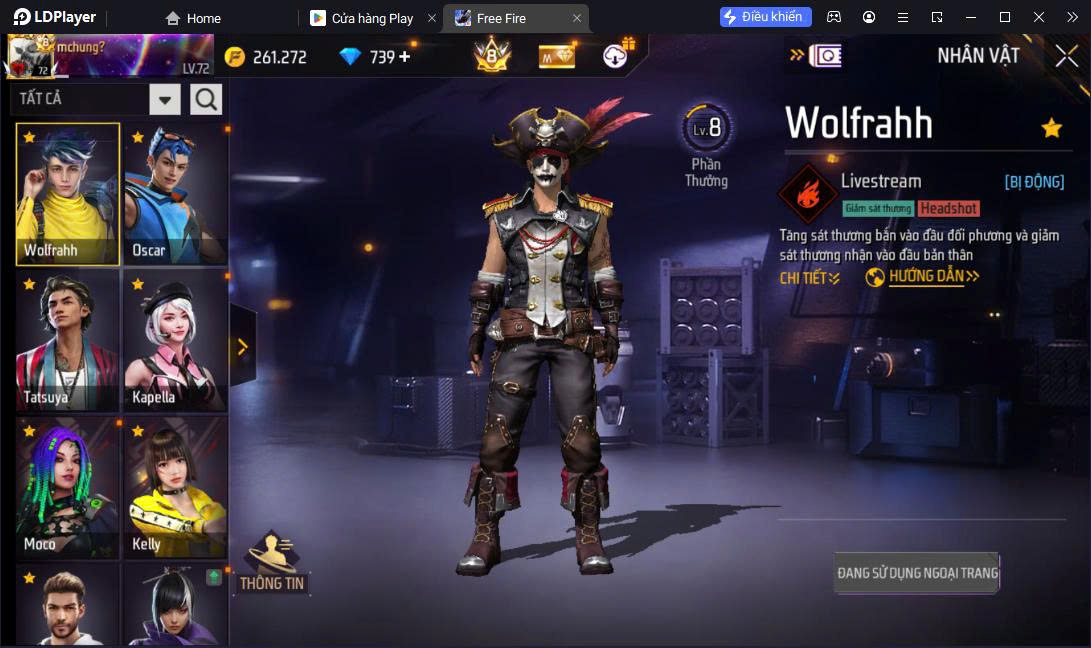Toggle the favorite star beside Wolfrahh's name

click(1051, 128)
